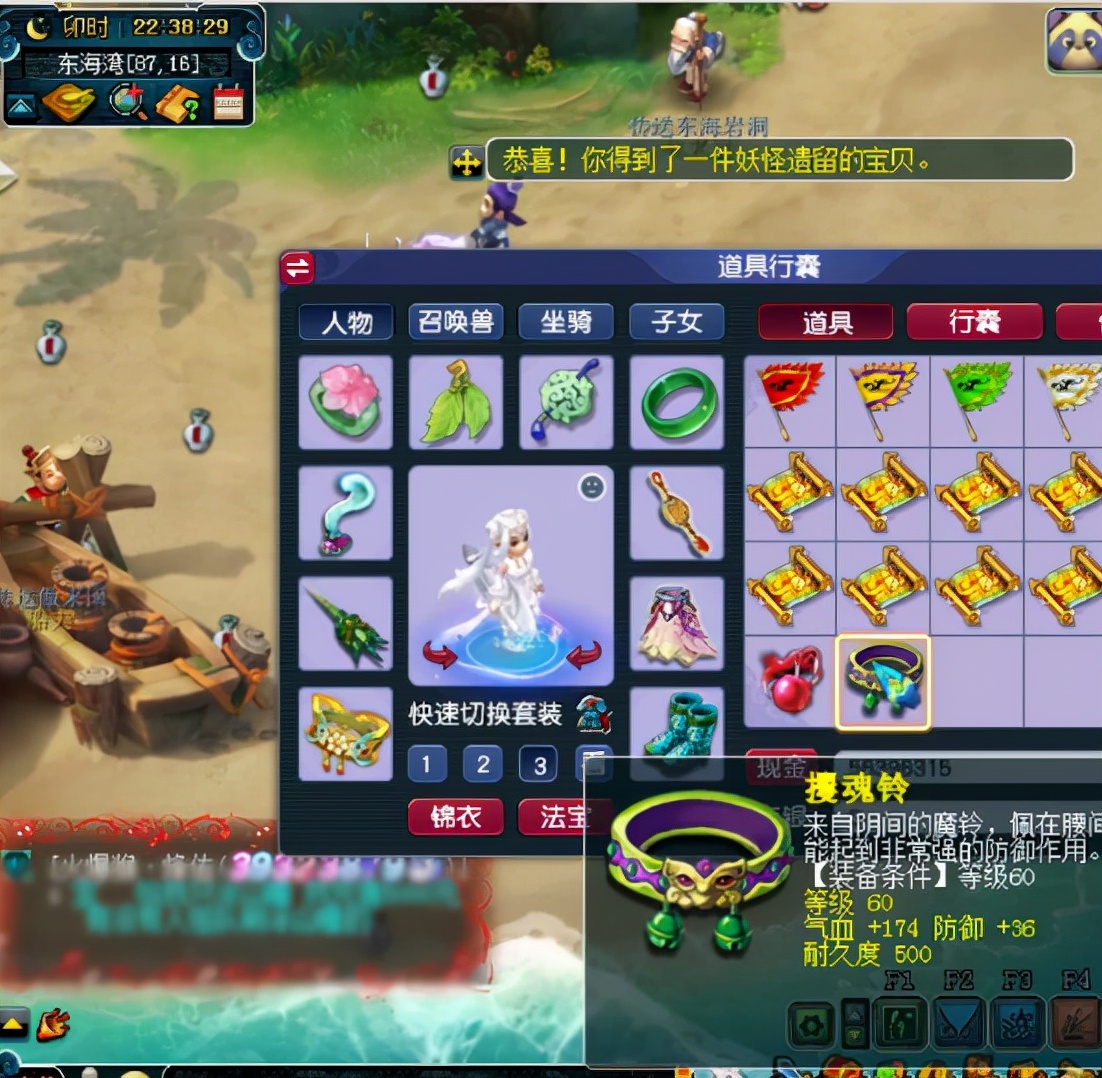Screen dimensions: 1102x1078
Task: Activate quick outfit set 3
Action: (538, 765)
